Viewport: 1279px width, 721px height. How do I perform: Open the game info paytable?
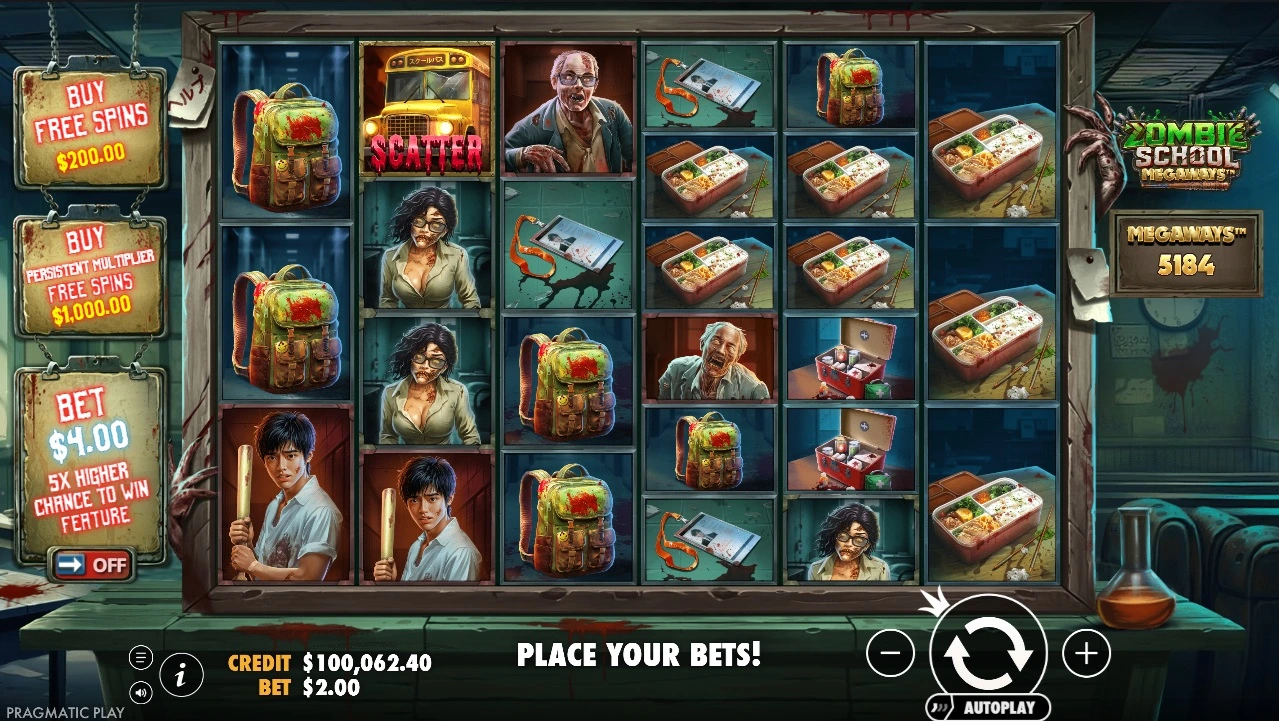[x=181, y=676]
